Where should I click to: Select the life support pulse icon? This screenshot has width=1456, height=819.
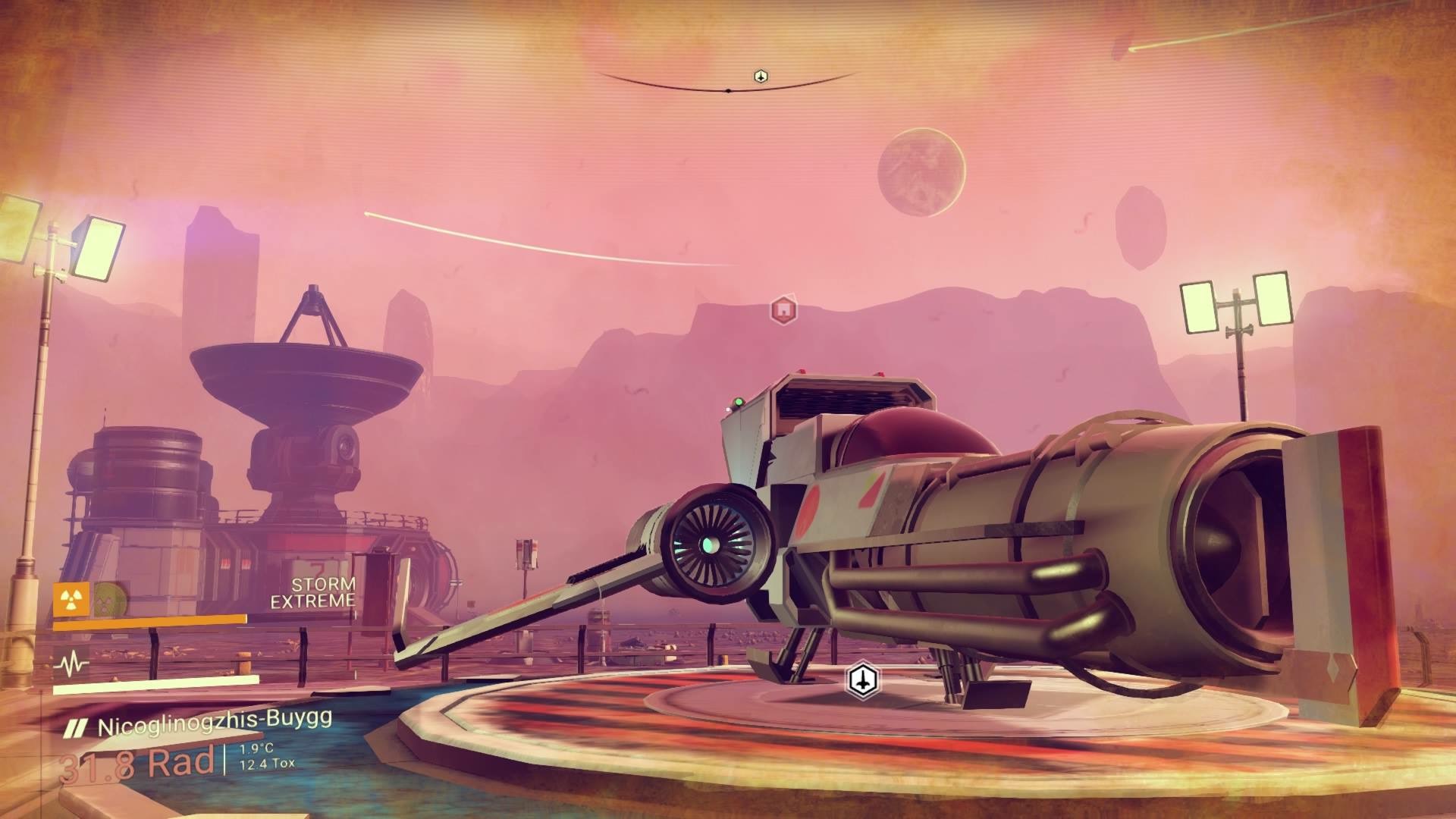coord(71,665)
